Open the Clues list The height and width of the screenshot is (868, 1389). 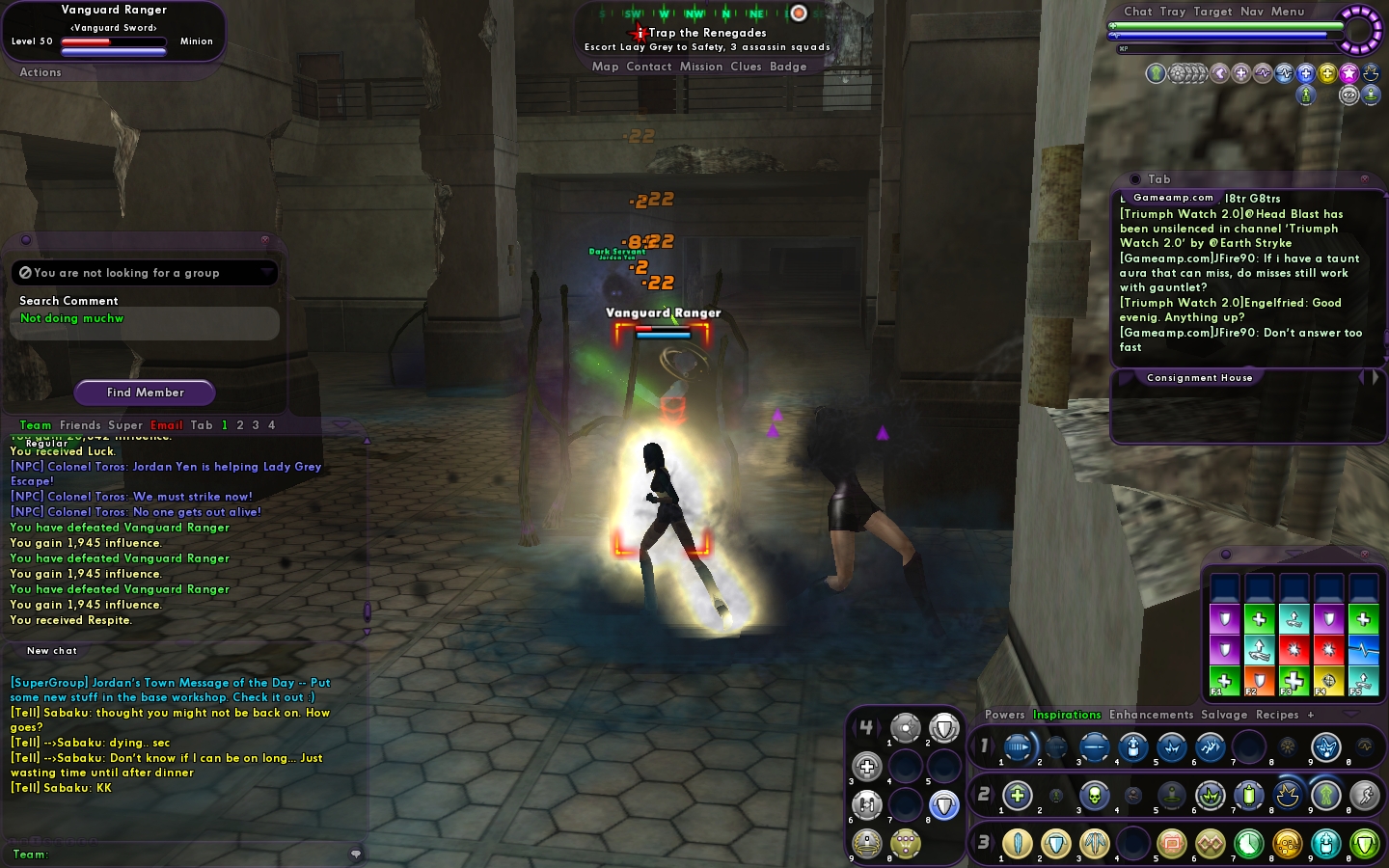click(x=746, y=67)
